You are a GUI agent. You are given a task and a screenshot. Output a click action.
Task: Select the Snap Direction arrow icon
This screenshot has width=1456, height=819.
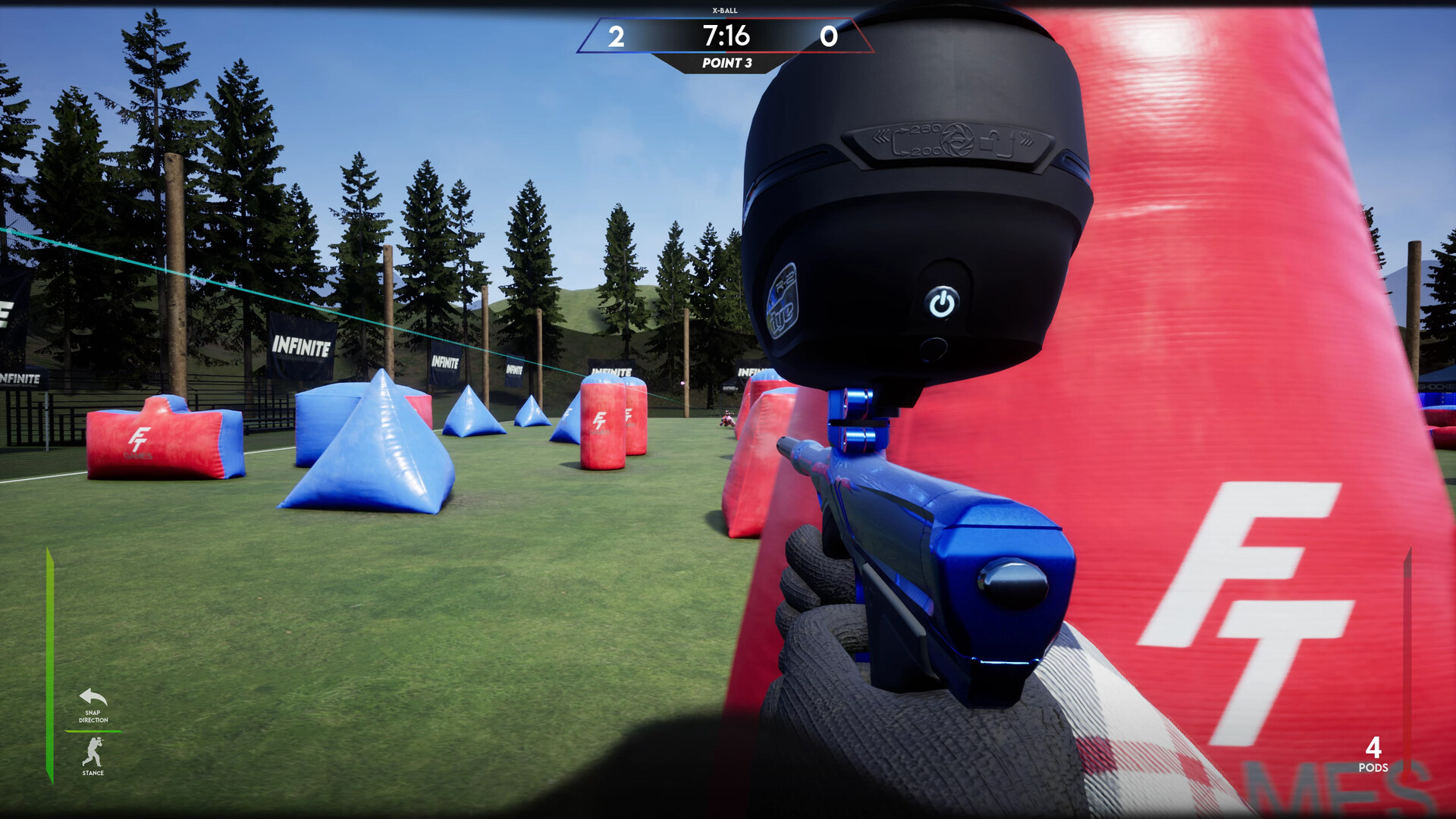[91, 698]
